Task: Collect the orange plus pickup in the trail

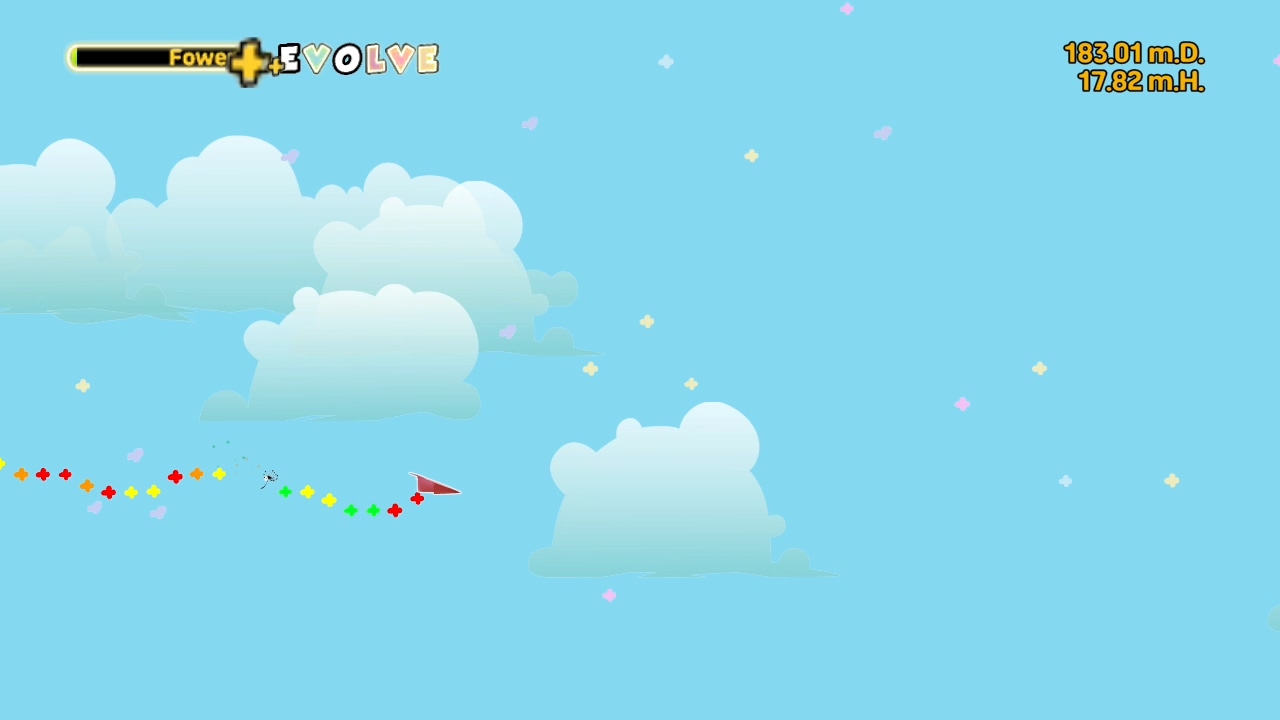Action: point(197,474)
